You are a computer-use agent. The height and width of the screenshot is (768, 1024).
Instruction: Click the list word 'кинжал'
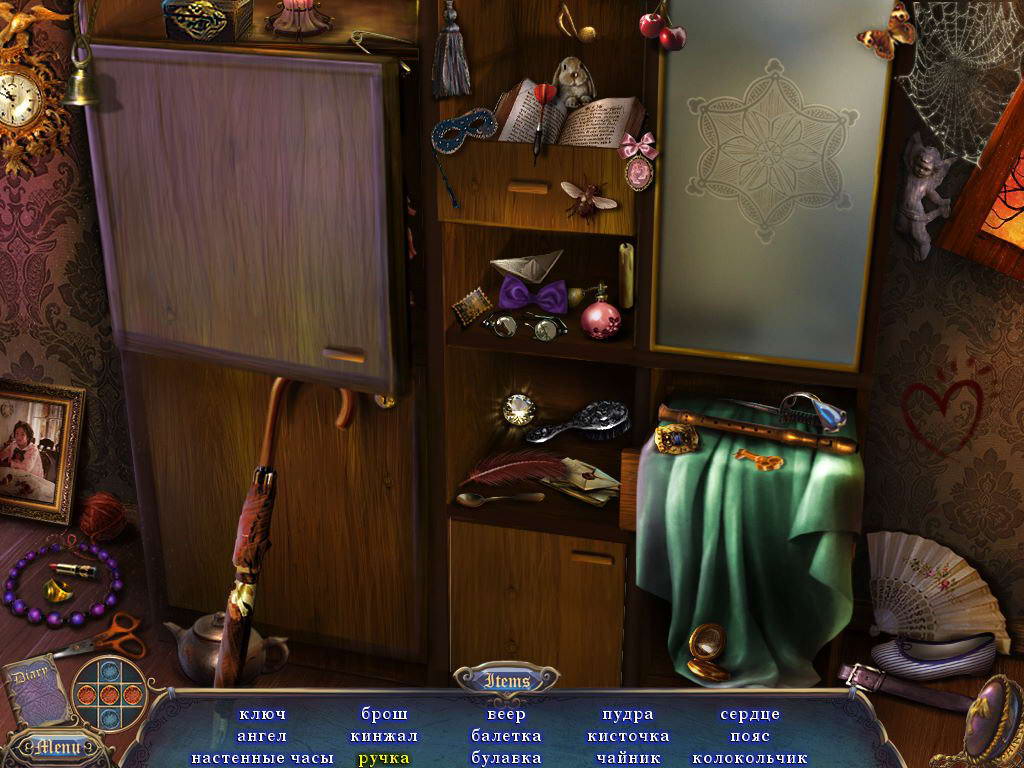(384, 736)
